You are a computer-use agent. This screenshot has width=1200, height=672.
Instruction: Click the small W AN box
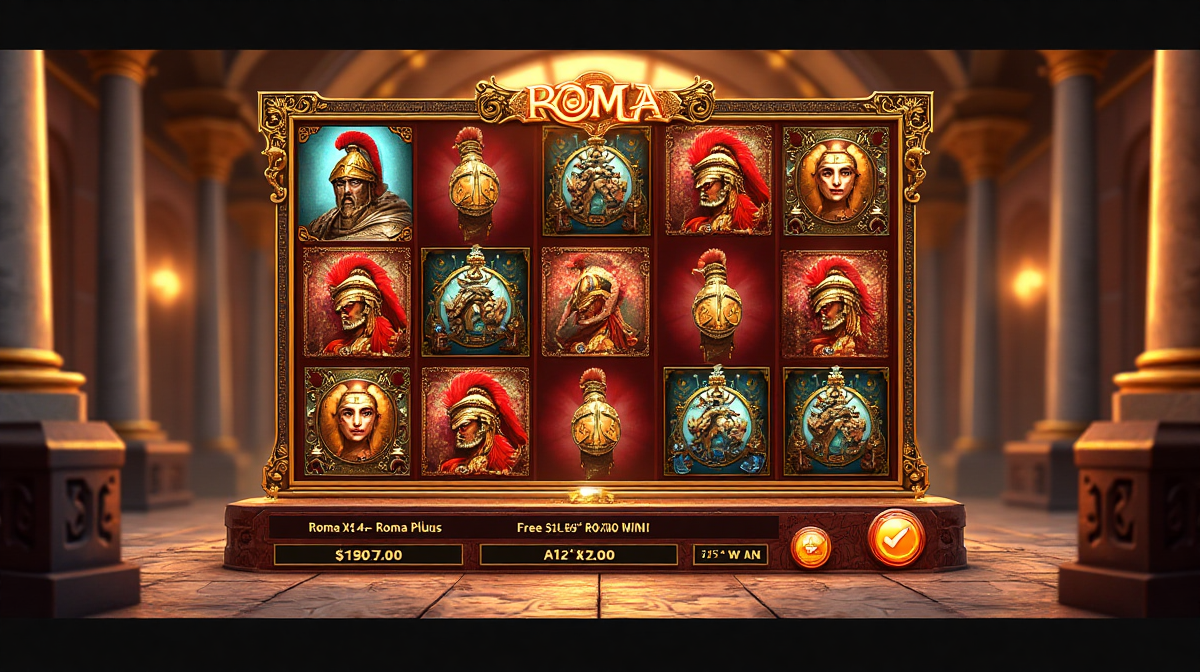click(x=730, y=554)
